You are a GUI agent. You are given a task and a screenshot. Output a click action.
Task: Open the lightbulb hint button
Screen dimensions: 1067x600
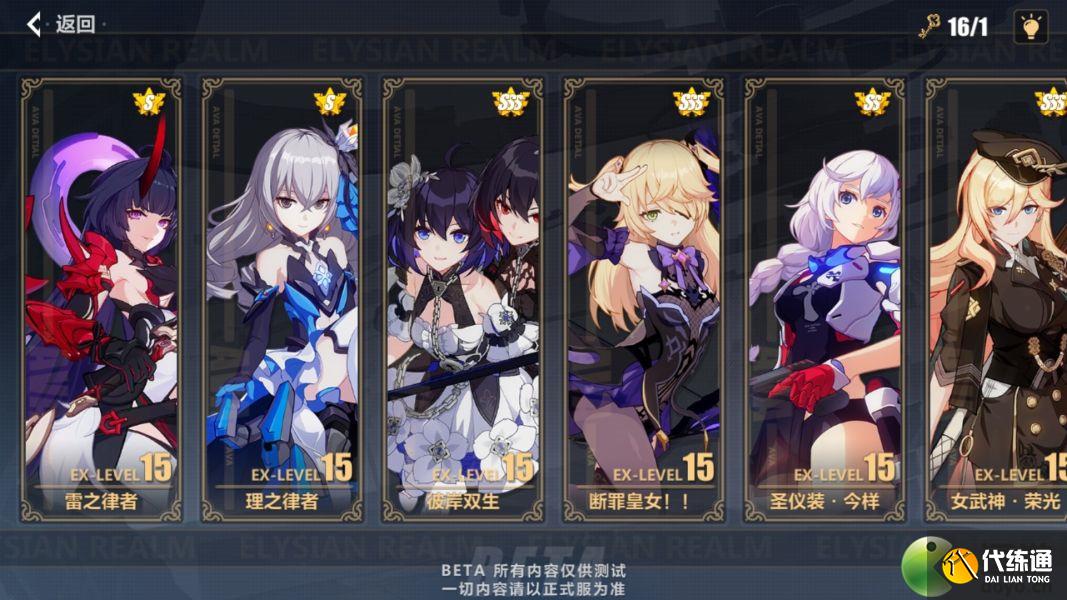(x=1030, y=26)
